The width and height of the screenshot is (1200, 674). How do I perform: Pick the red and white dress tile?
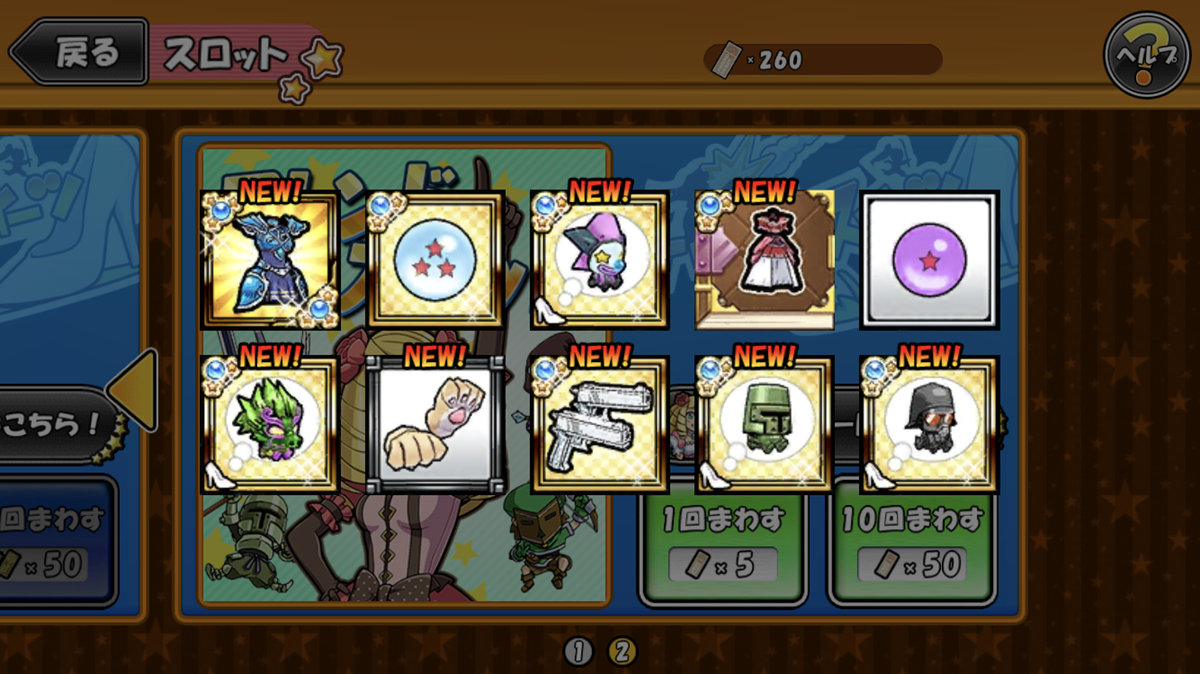click(765, 260)
